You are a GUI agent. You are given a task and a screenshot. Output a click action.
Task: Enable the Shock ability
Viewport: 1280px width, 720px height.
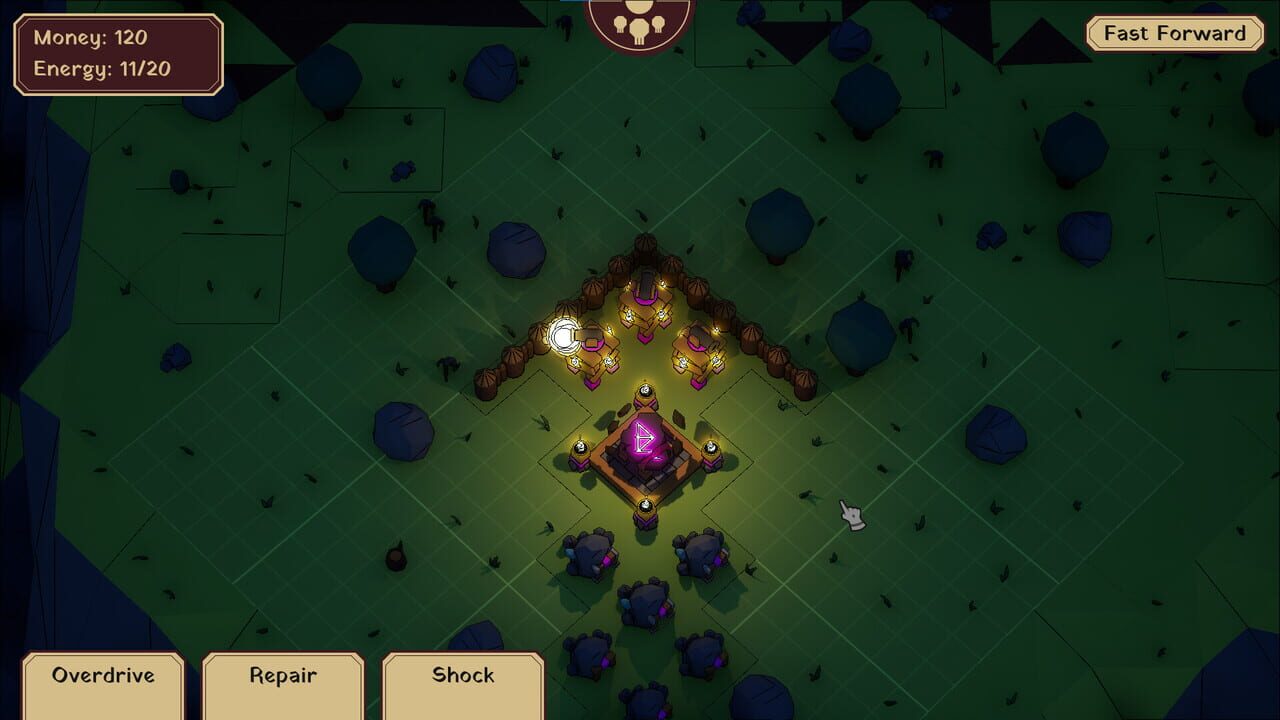click(x=463, y=676)
